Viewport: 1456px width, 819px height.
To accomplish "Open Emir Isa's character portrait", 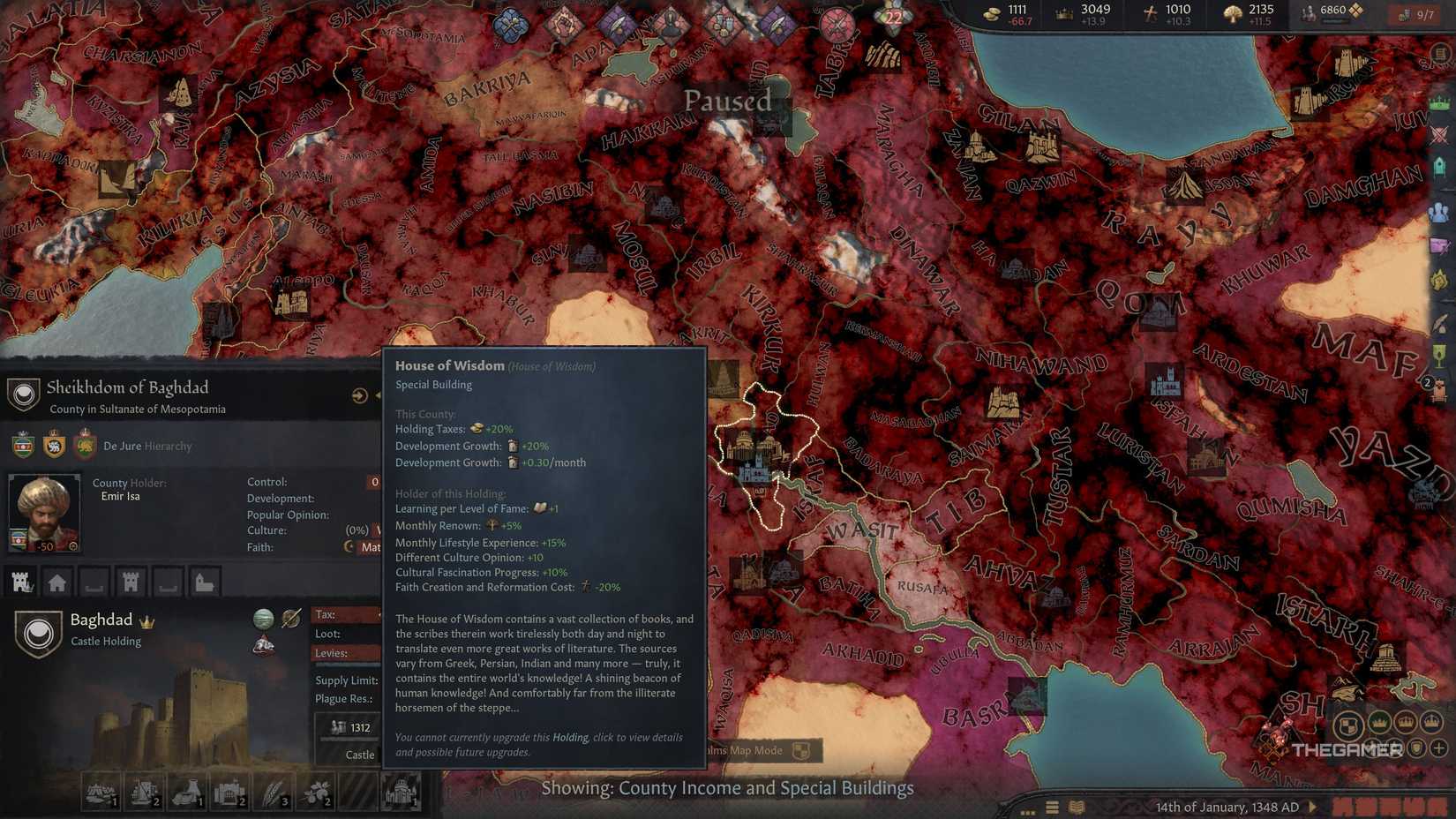I will click(44, 512).
